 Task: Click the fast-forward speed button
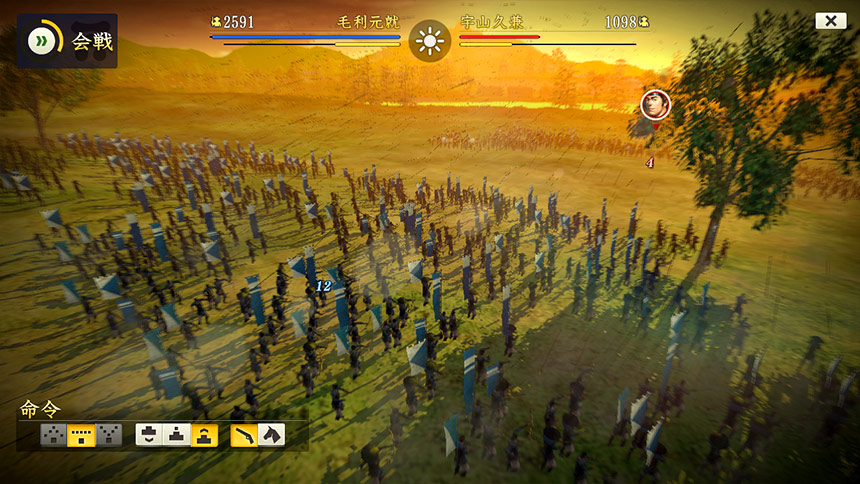(42, 40)
